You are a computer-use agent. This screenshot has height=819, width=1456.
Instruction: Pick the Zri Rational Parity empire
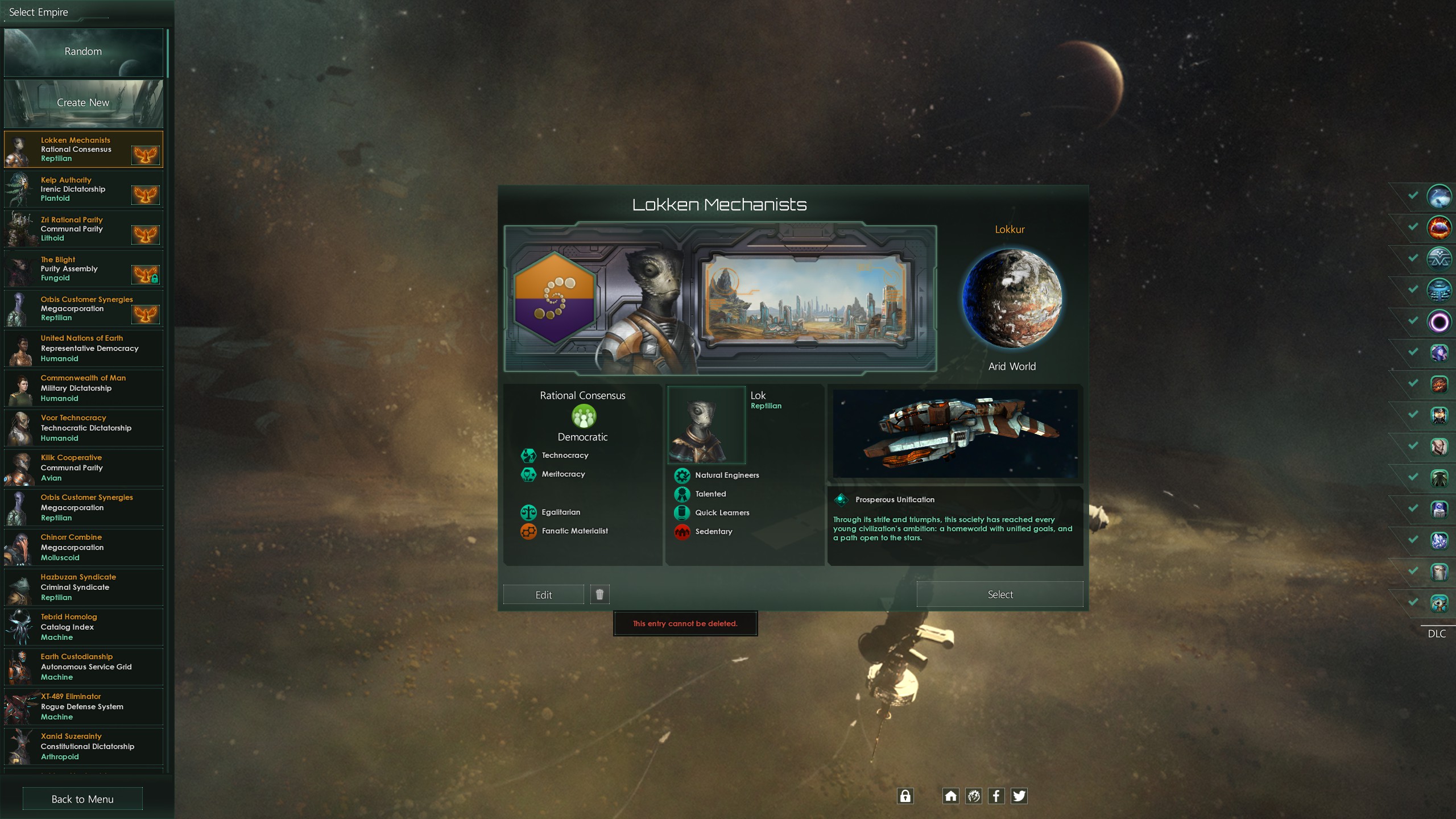coord(83,229)
